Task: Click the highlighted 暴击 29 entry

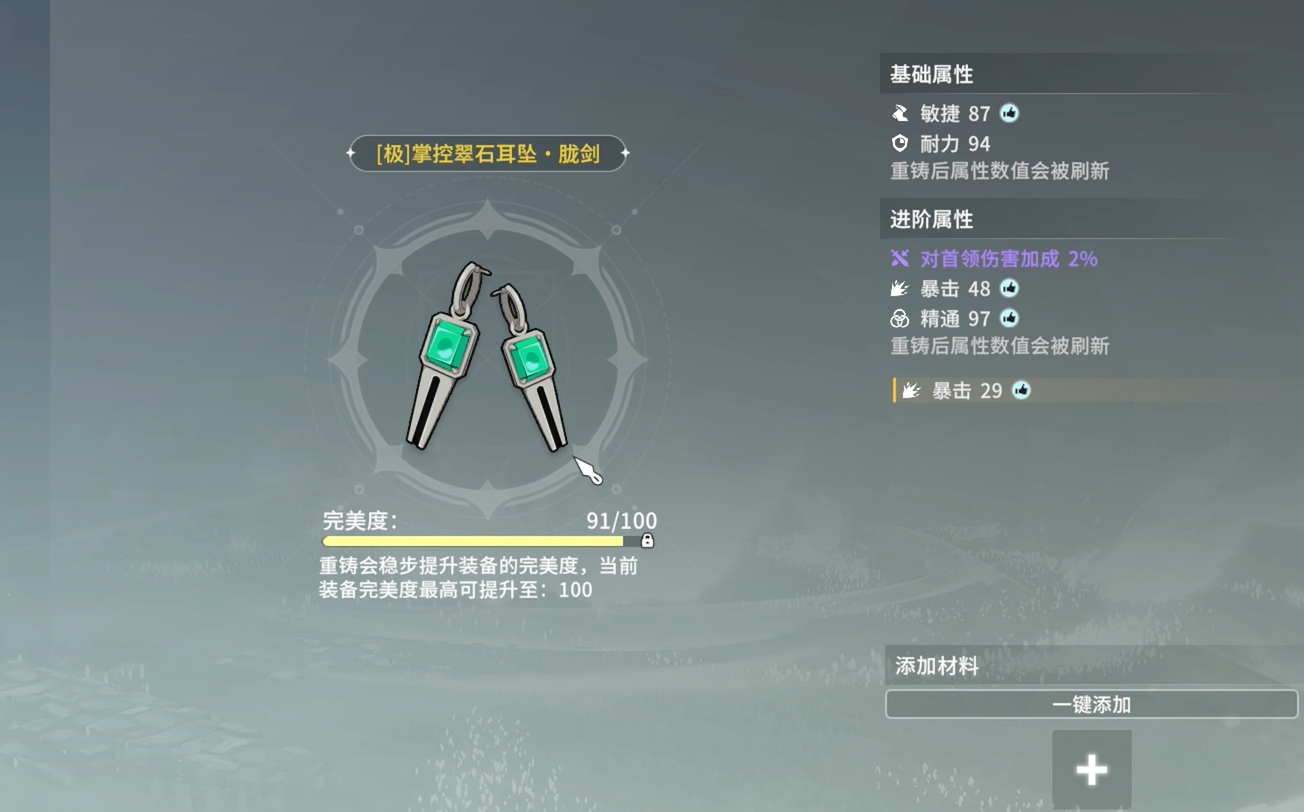Action: 963,390
